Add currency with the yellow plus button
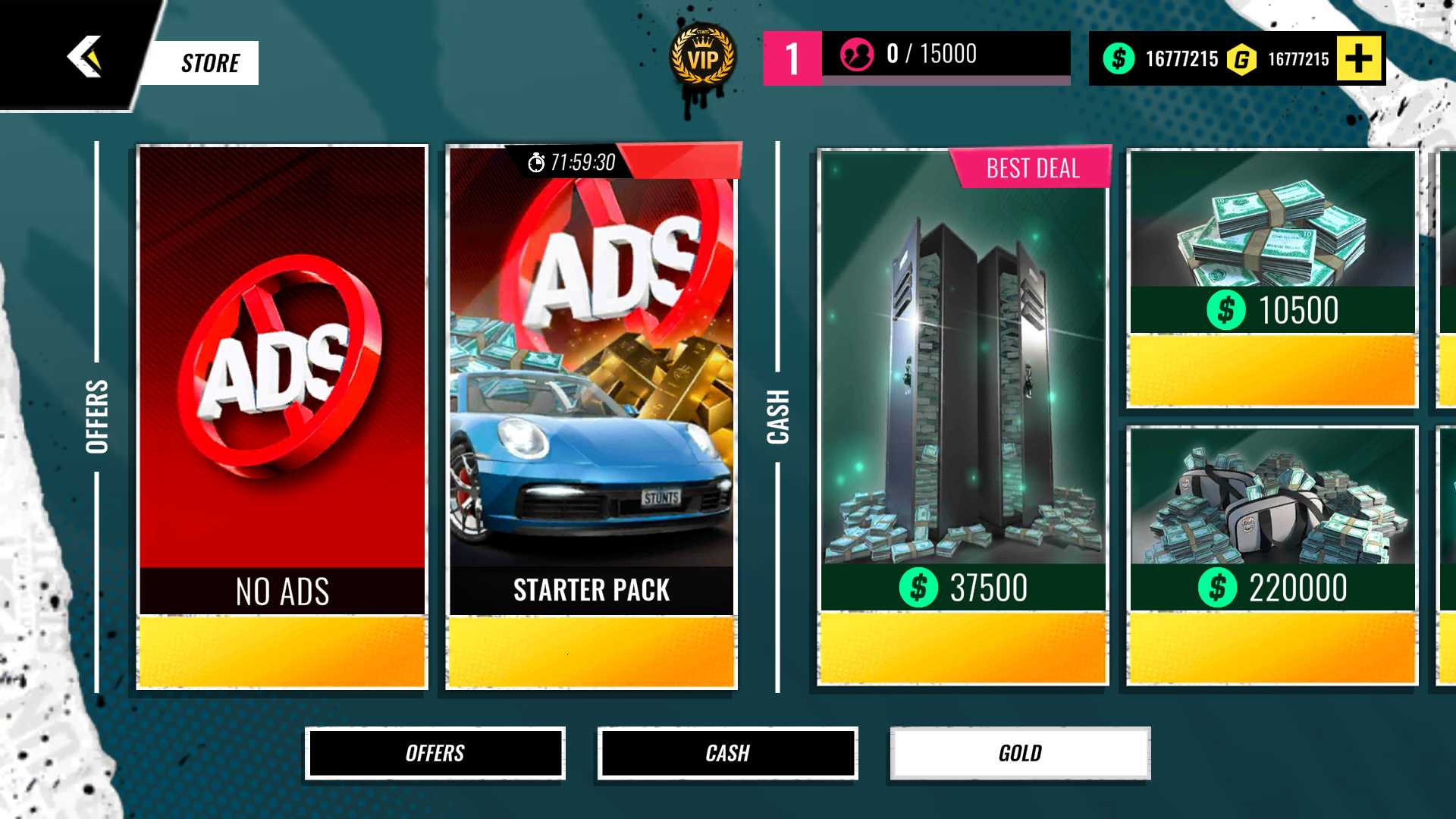The width and height of the screenshot is (1456, 819). pos(1359,58)
